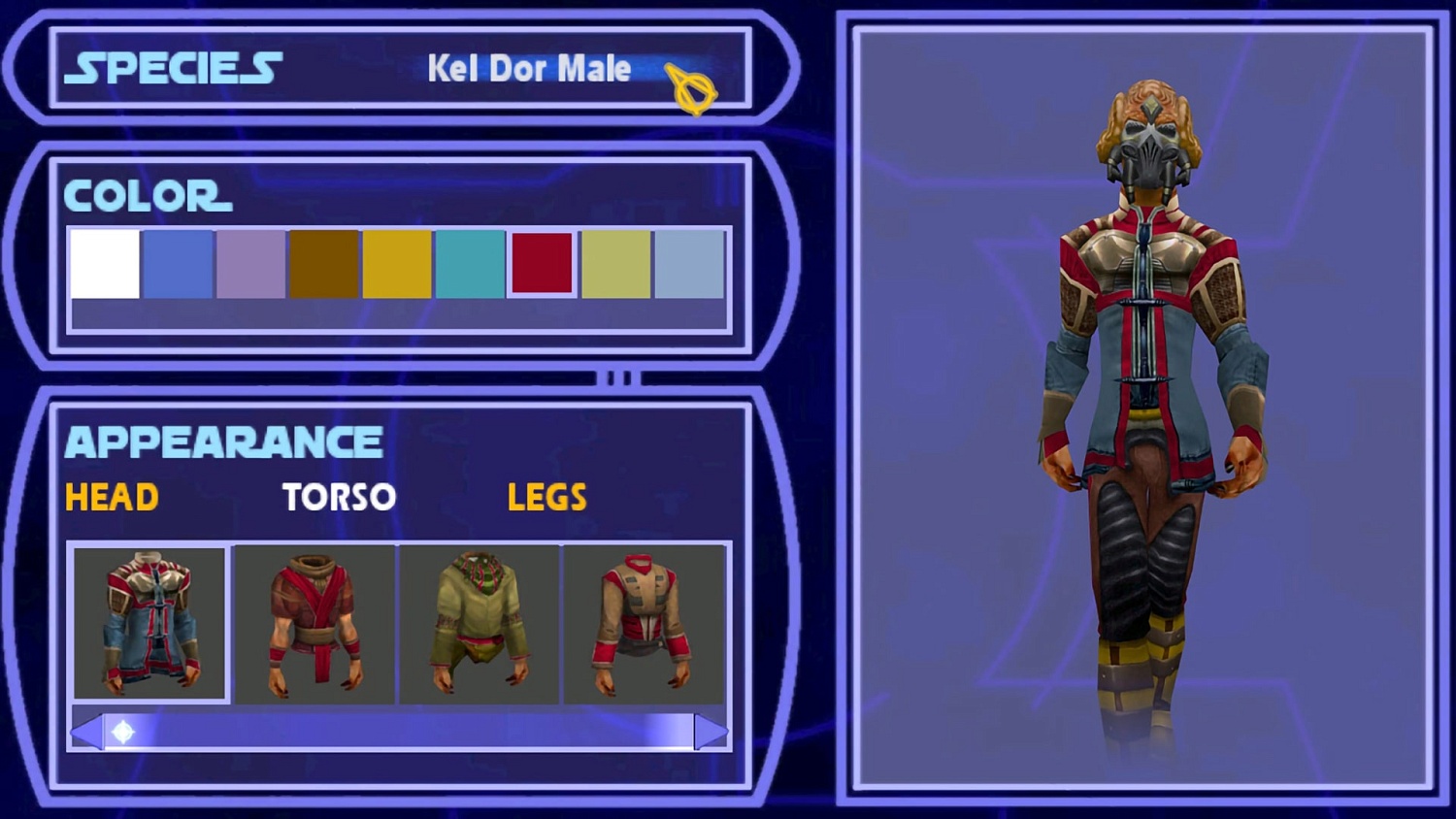Select the dark brown color swatch
This screenshot has width=1456, height=819.
click(x=323, y=262)
